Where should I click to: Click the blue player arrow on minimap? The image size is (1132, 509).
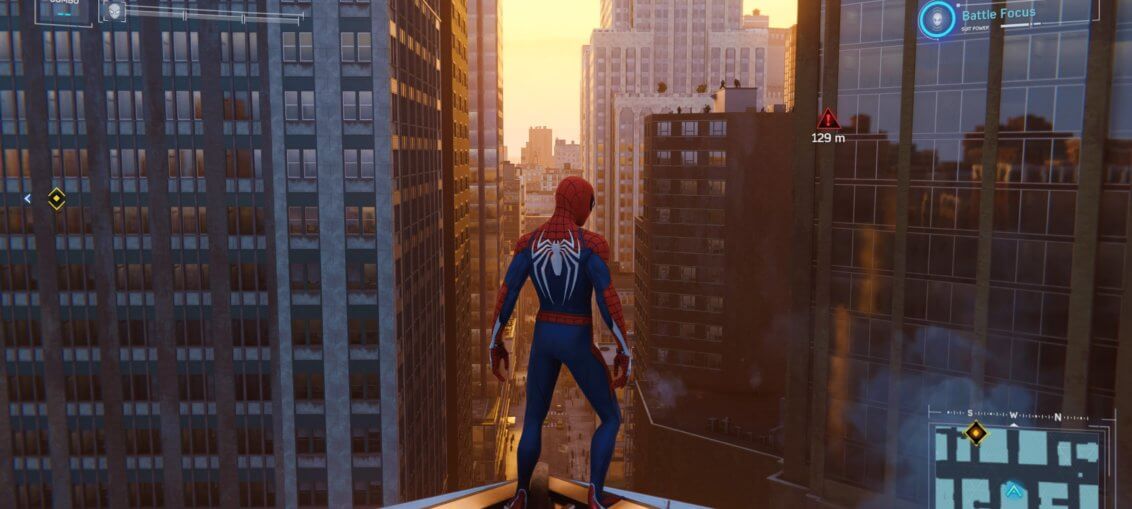1014,490
